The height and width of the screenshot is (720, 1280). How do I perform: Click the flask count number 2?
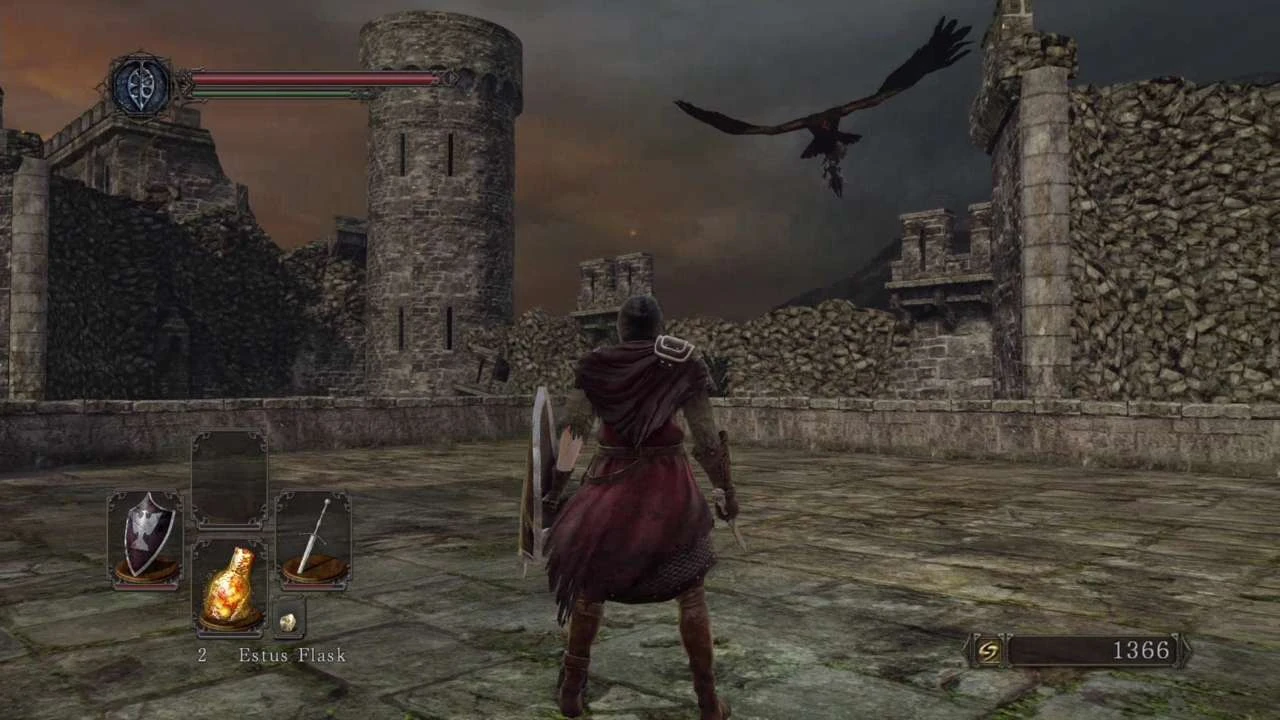[x=201, y=655]
